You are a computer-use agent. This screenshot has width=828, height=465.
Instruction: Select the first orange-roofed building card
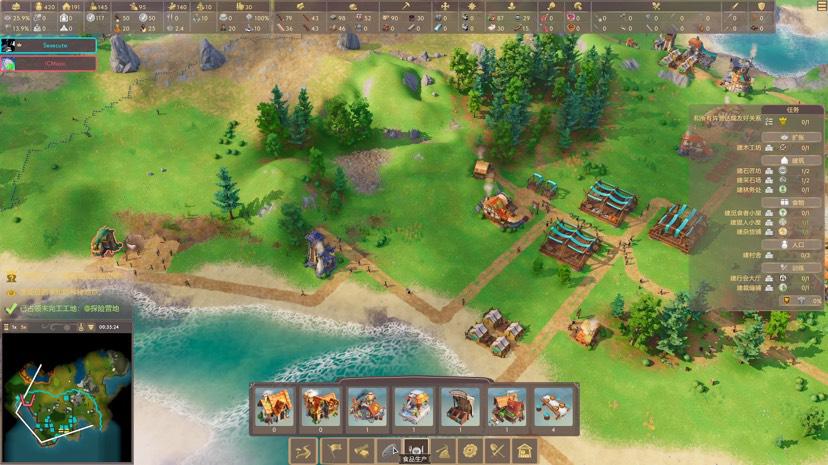(x=274, y=405)
